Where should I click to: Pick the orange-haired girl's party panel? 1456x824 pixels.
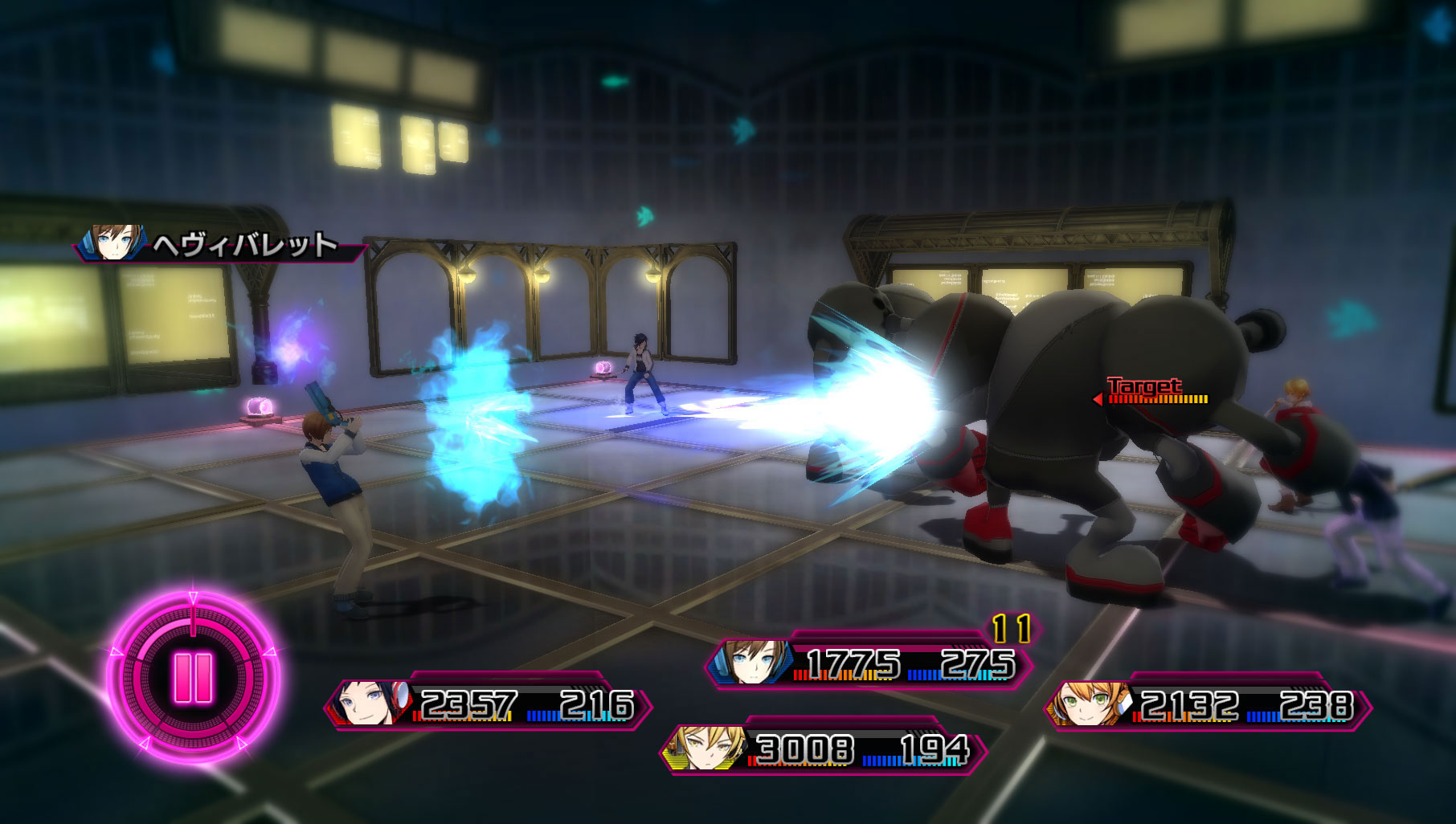[x=1207, y=705]
